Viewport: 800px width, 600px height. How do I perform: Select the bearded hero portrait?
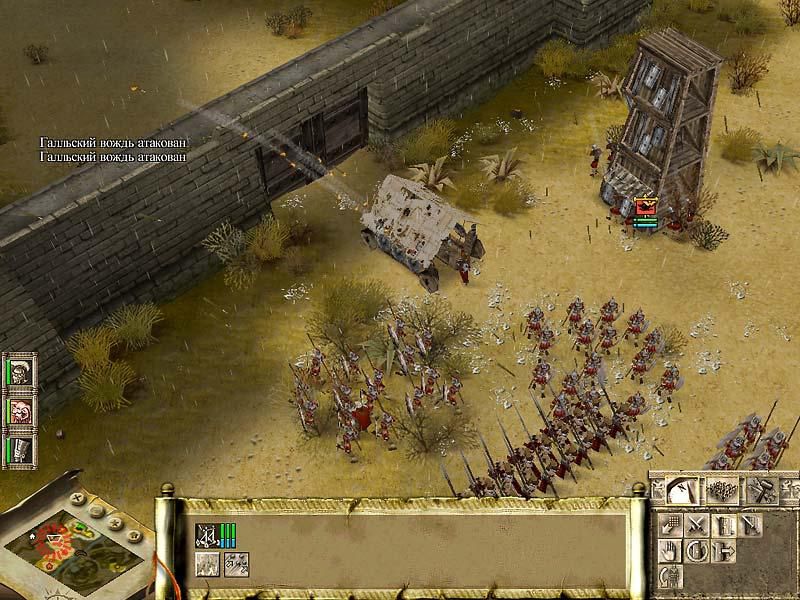[x=20, y=409]
